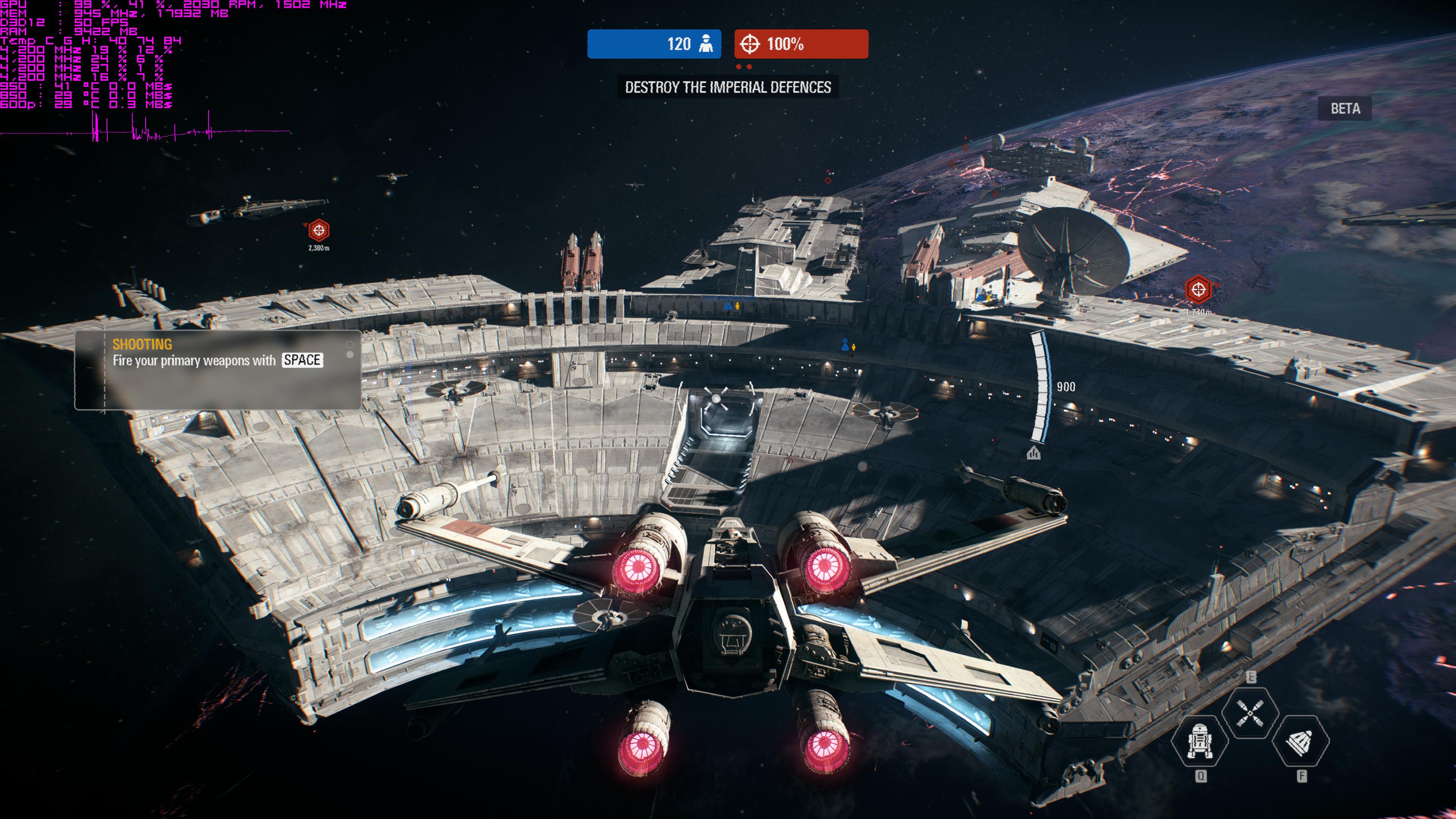Click the SHOOTING tutorial tip panel
The image size is (1456, 819).
coord(218,369)
